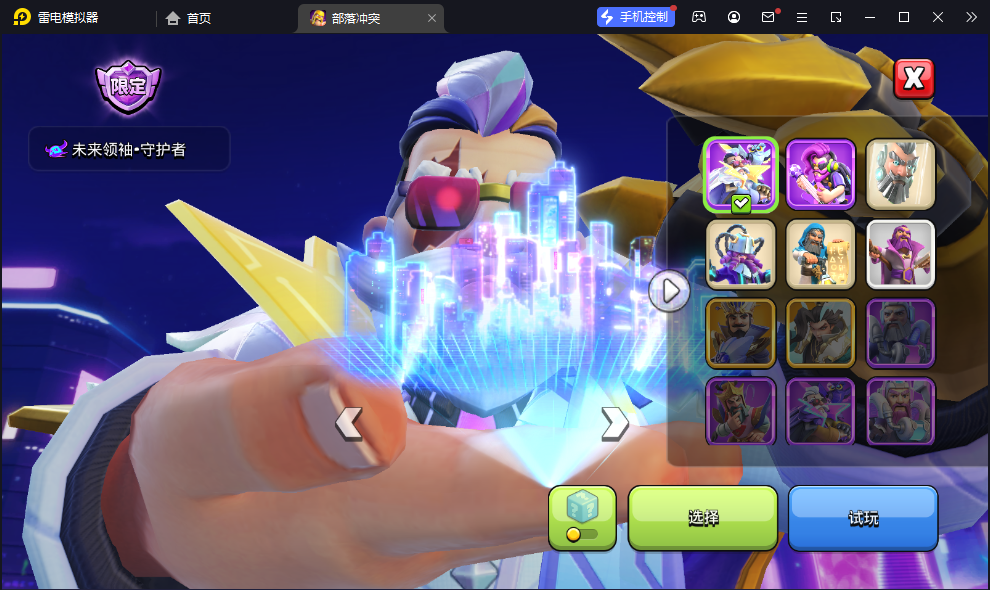Choose the pink-haired party warden skin
The height and width of the screenshot is (590, 990).
click(x=820, y=174)
